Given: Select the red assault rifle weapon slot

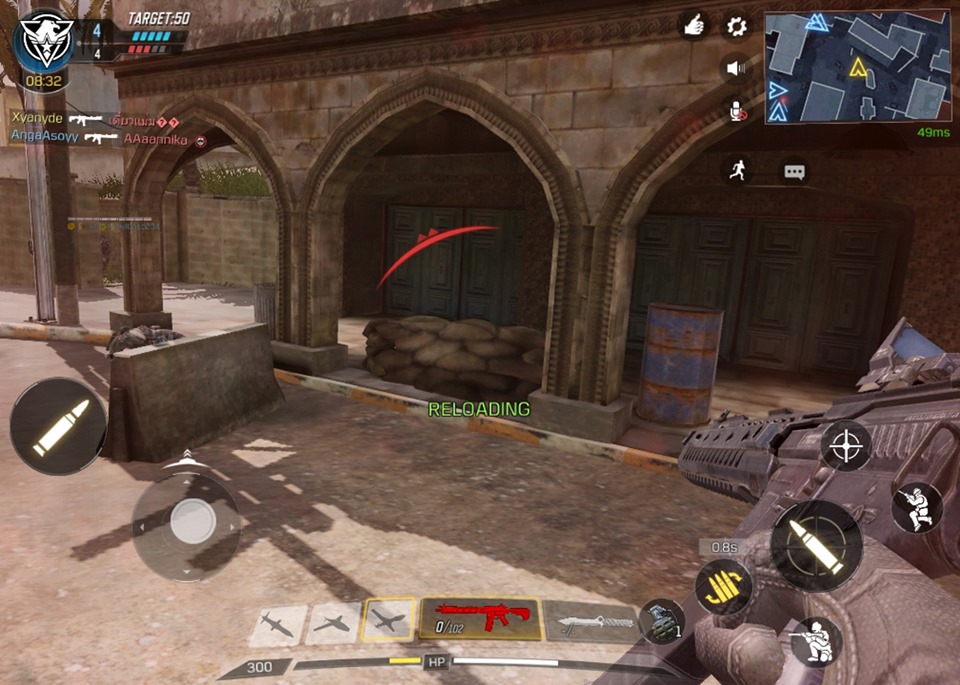Looking at the screenshot, I should click(481, 619).
